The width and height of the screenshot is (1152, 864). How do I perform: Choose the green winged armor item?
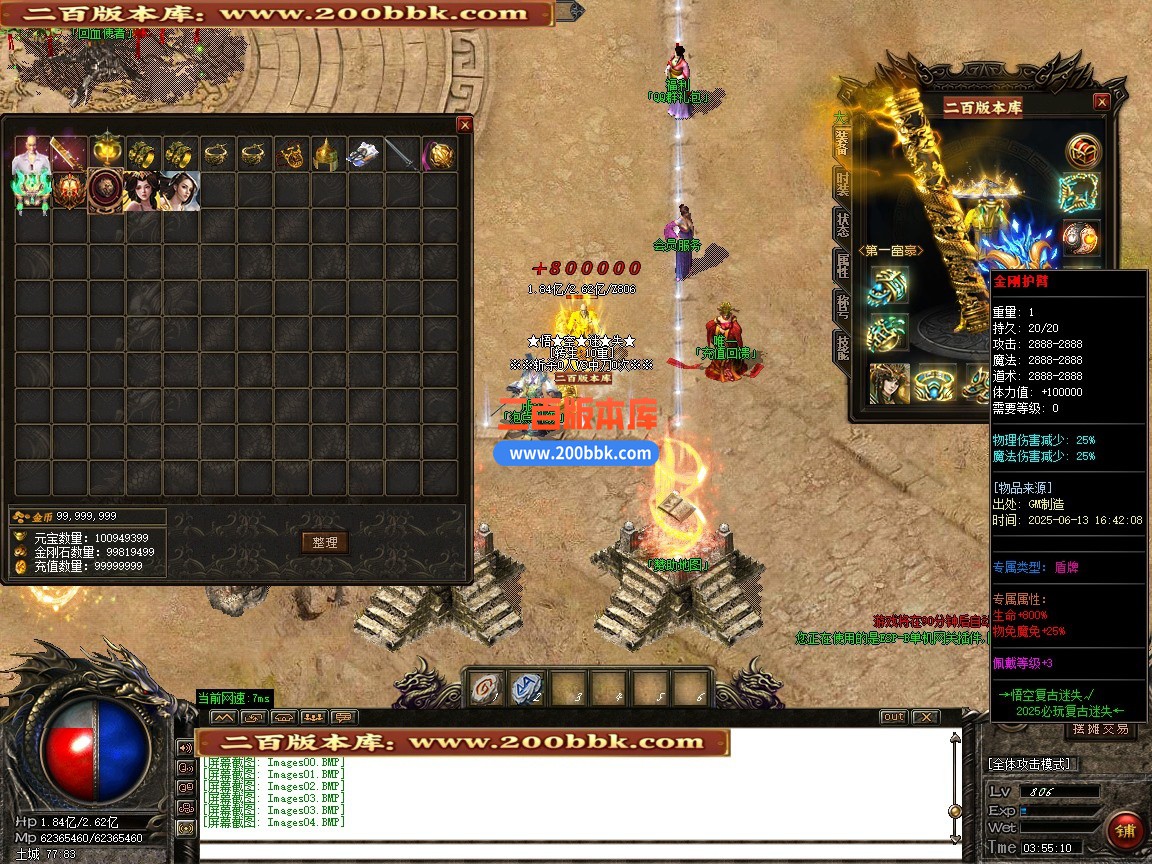31,191
